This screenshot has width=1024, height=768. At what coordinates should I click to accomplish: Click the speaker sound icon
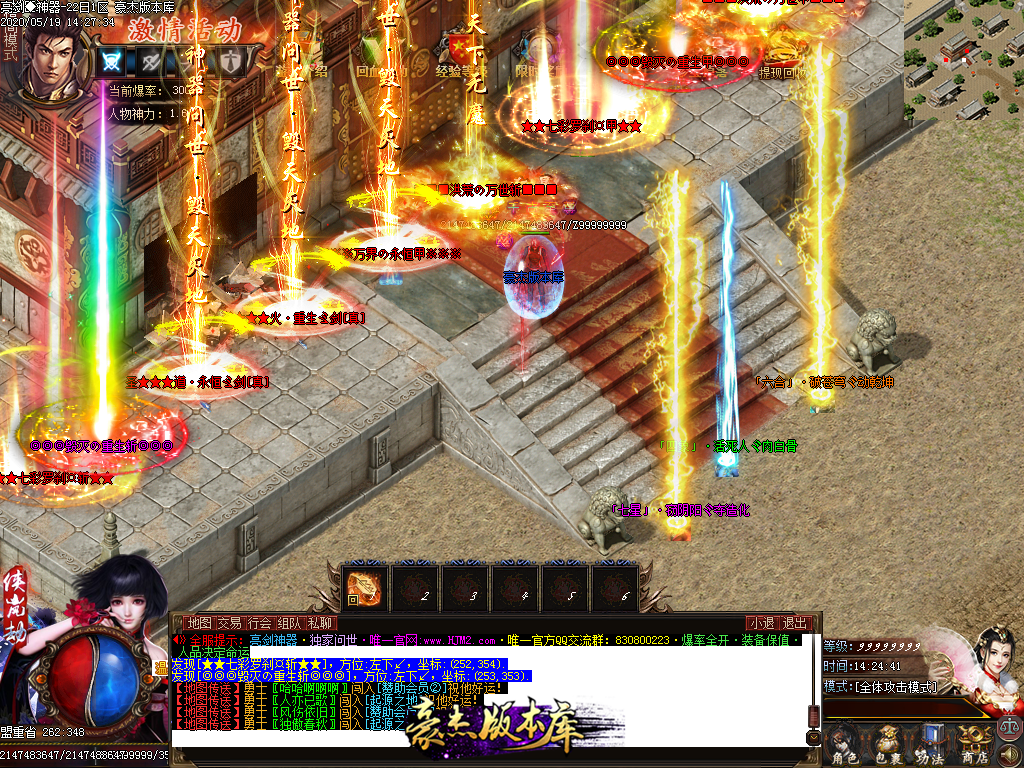pyautogui.click(x=1008, y=752)
